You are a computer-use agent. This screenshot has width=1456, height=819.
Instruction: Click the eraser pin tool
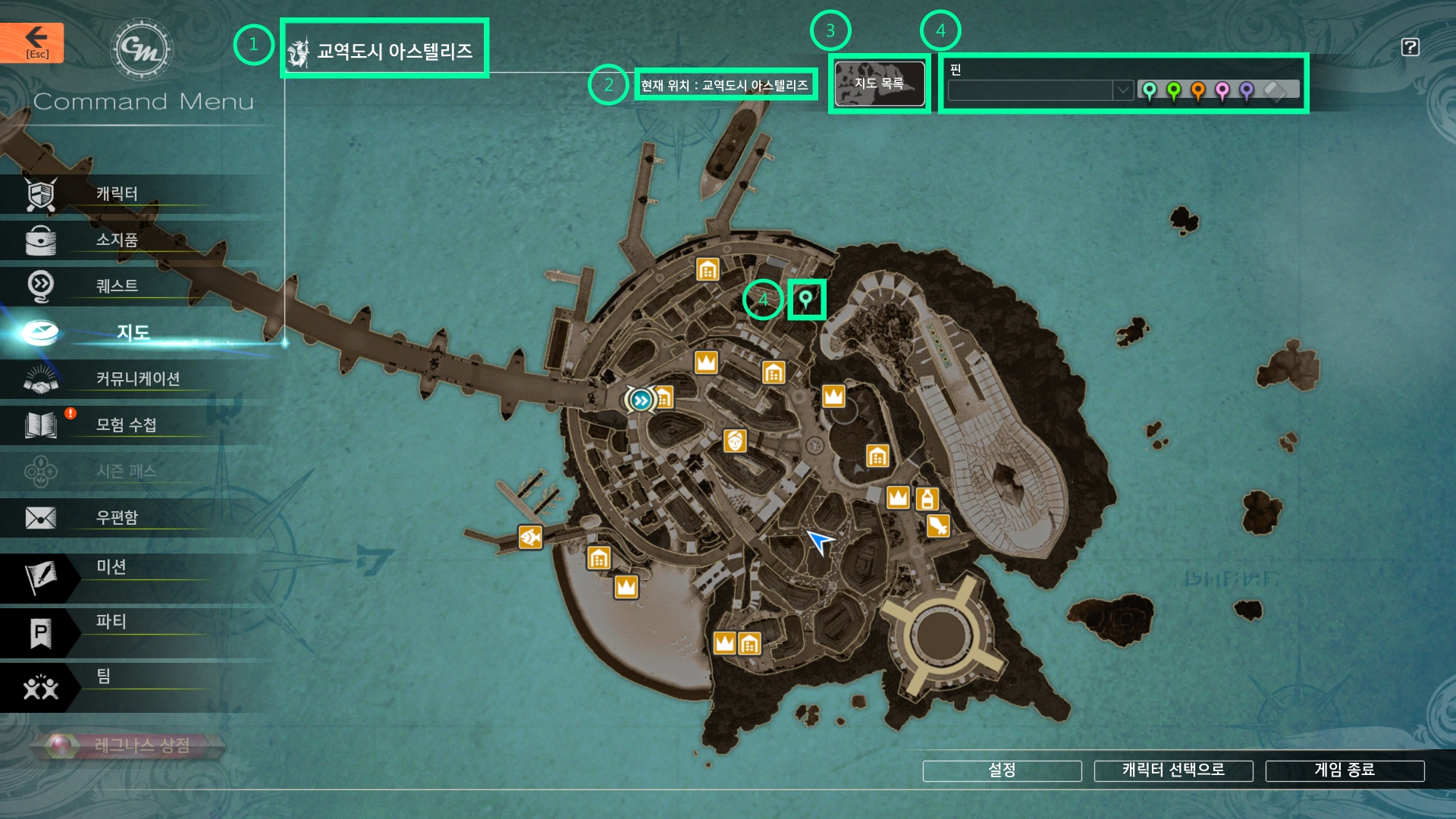click(x=1276, y=91)
